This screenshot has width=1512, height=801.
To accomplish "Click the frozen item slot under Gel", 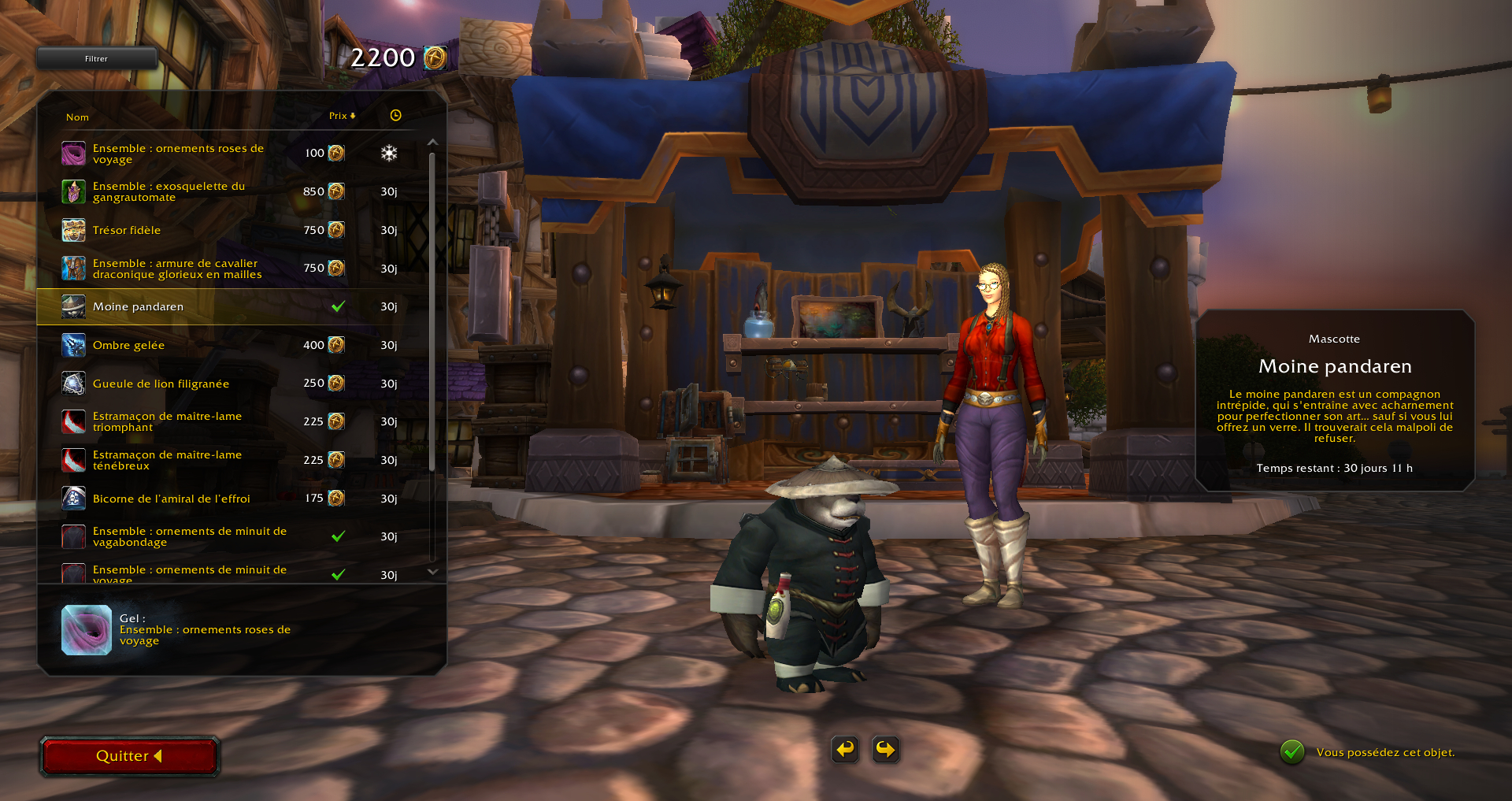I will tap(87, 630).
